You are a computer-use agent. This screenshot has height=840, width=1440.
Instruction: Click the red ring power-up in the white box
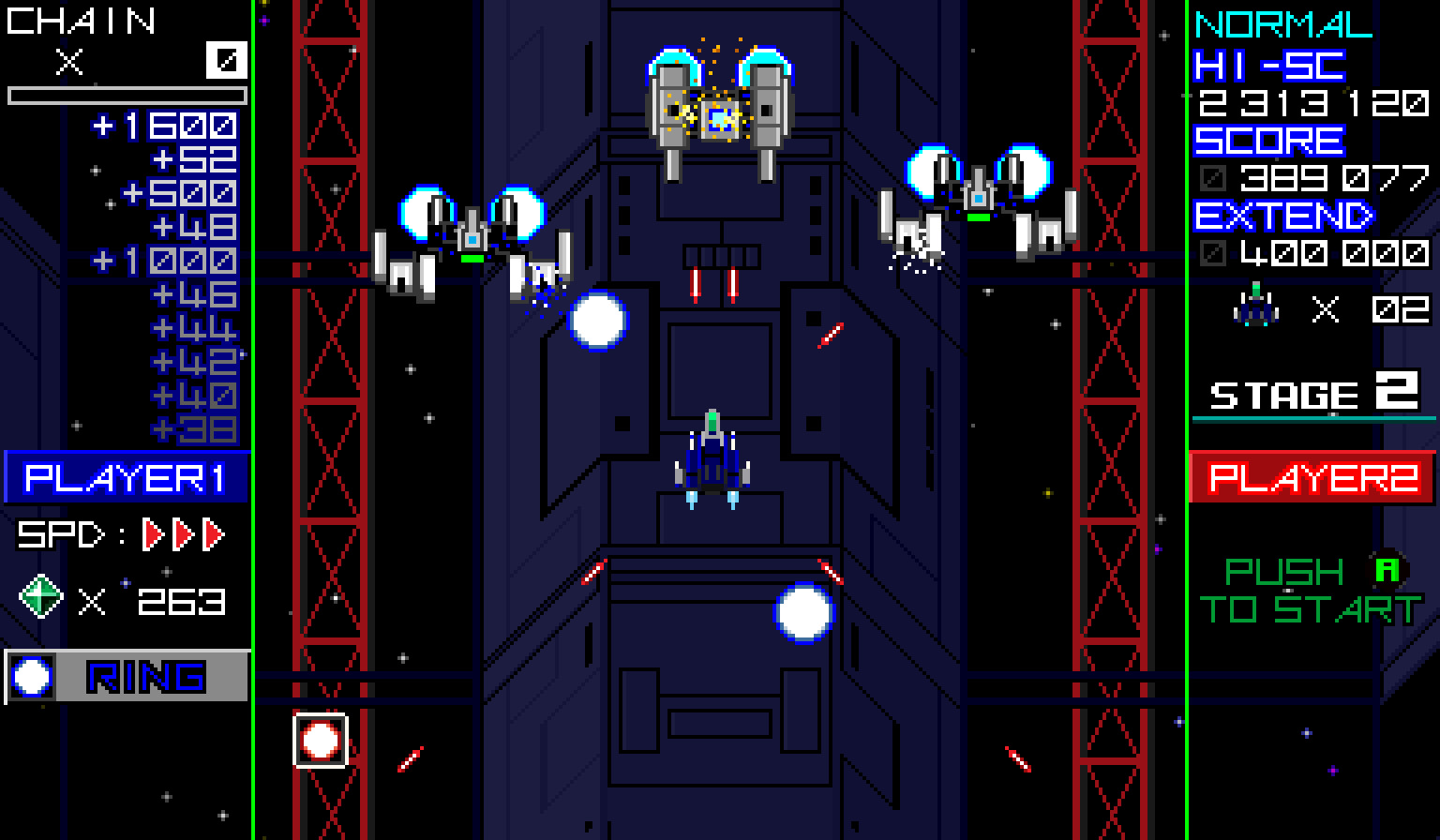click(319, 742)
